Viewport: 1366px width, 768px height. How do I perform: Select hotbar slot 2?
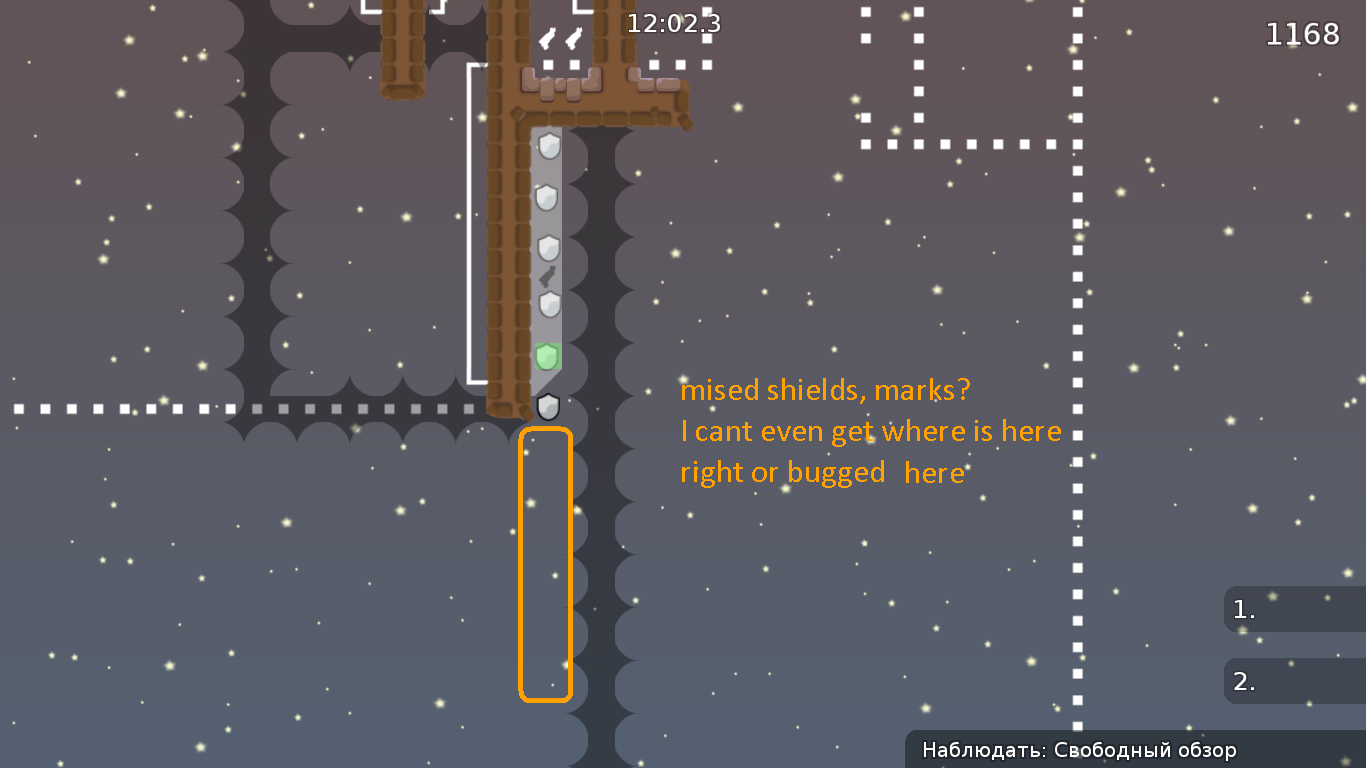click(x=1293, y=681)
